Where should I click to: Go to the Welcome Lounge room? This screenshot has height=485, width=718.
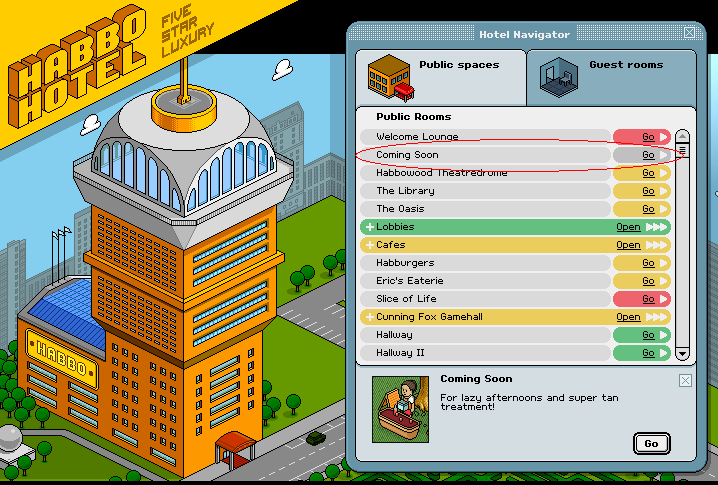click(x=648, y=137)
